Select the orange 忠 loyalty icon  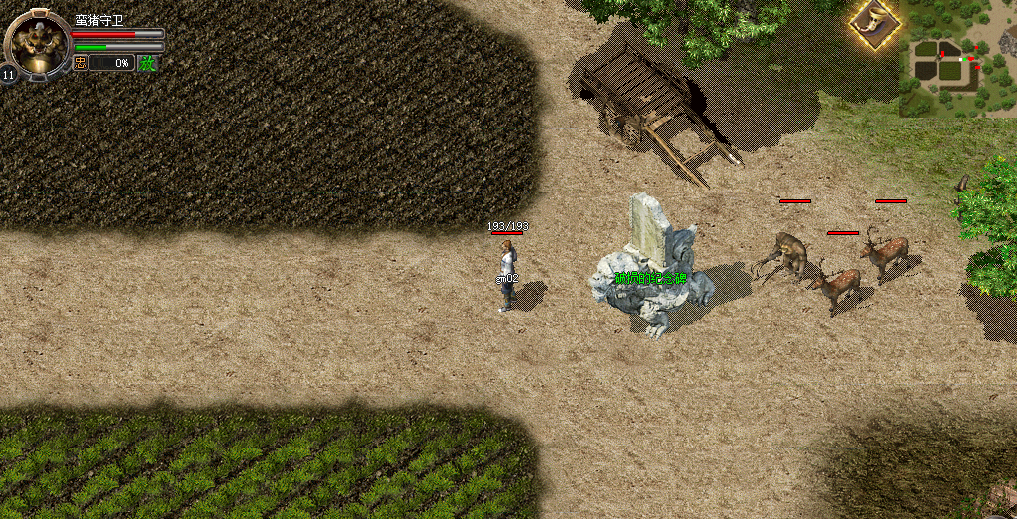point(81,63)
